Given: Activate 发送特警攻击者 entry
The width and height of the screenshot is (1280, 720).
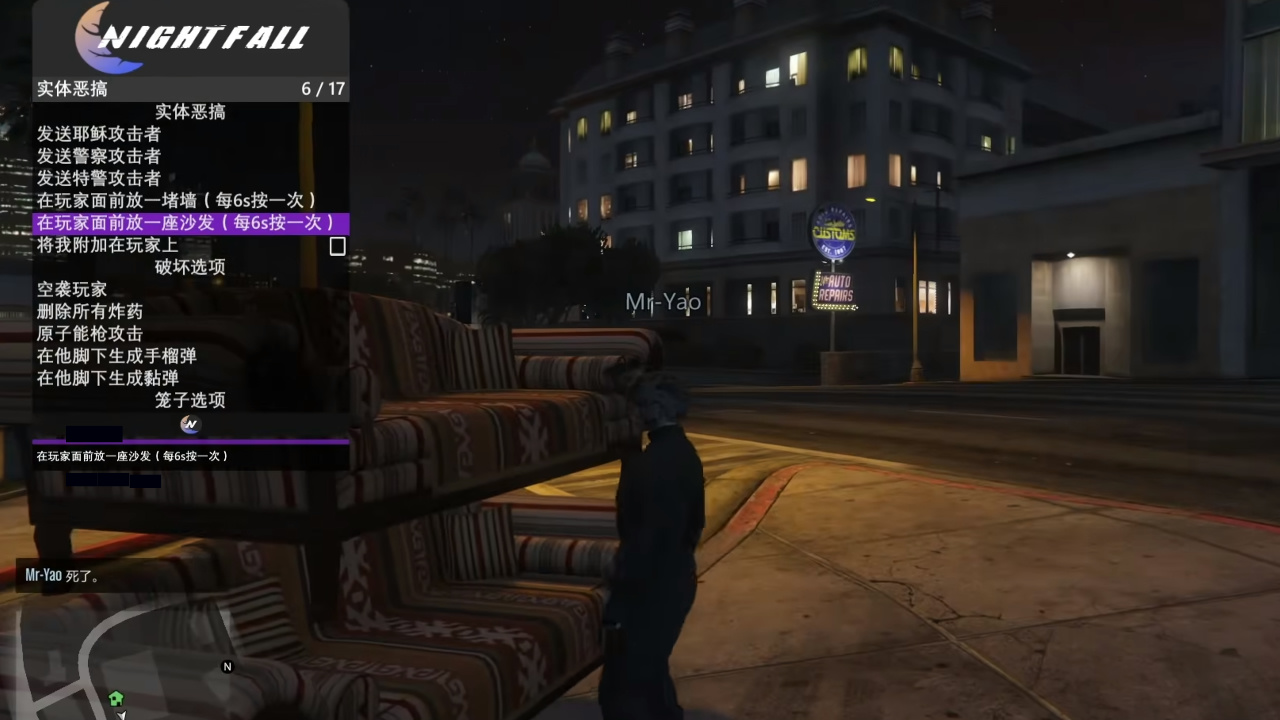Looking at the screenshot, I should pos(99,178).
